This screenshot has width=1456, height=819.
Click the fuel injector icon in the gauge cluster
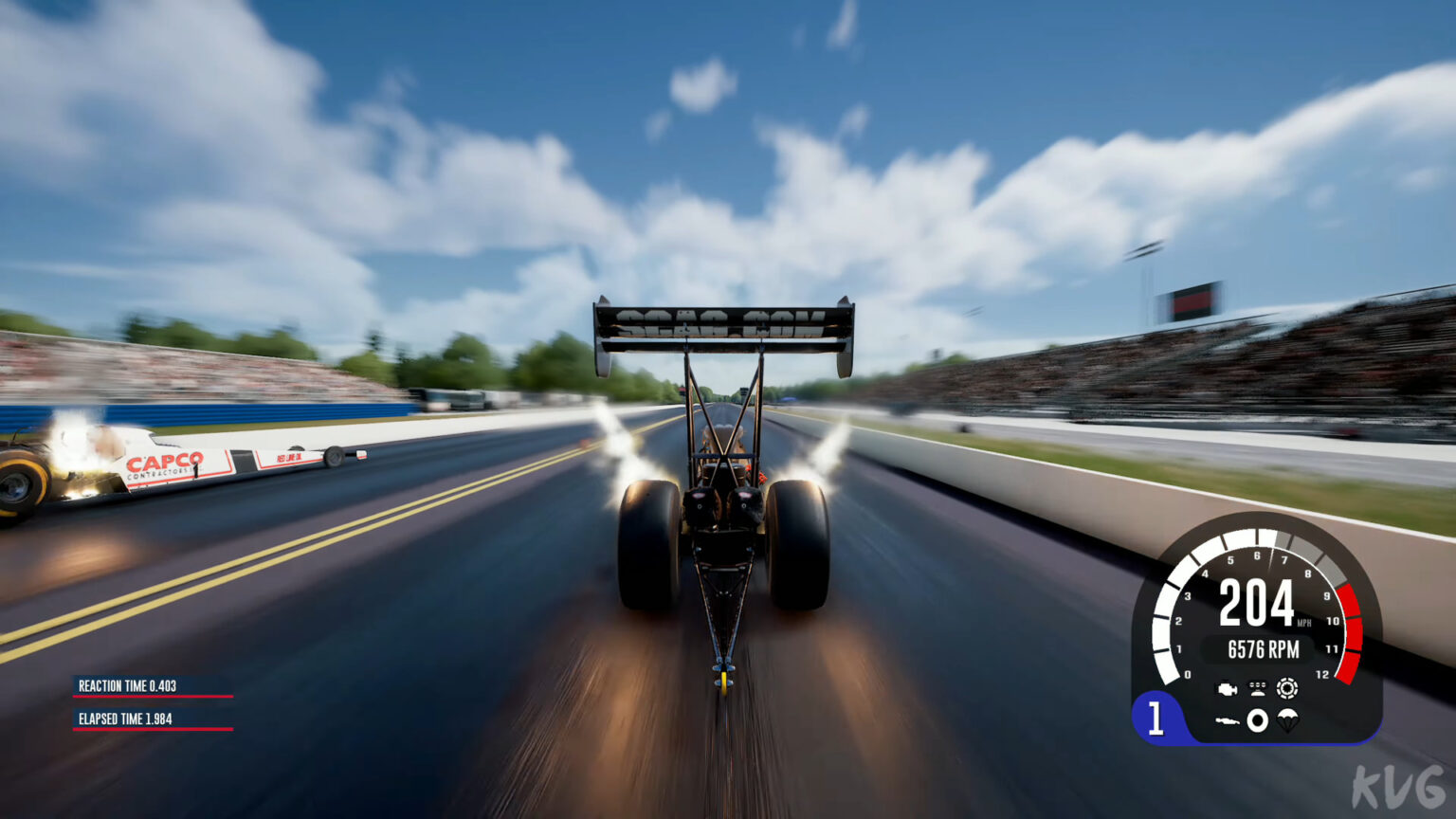(x=1257, y=686)
